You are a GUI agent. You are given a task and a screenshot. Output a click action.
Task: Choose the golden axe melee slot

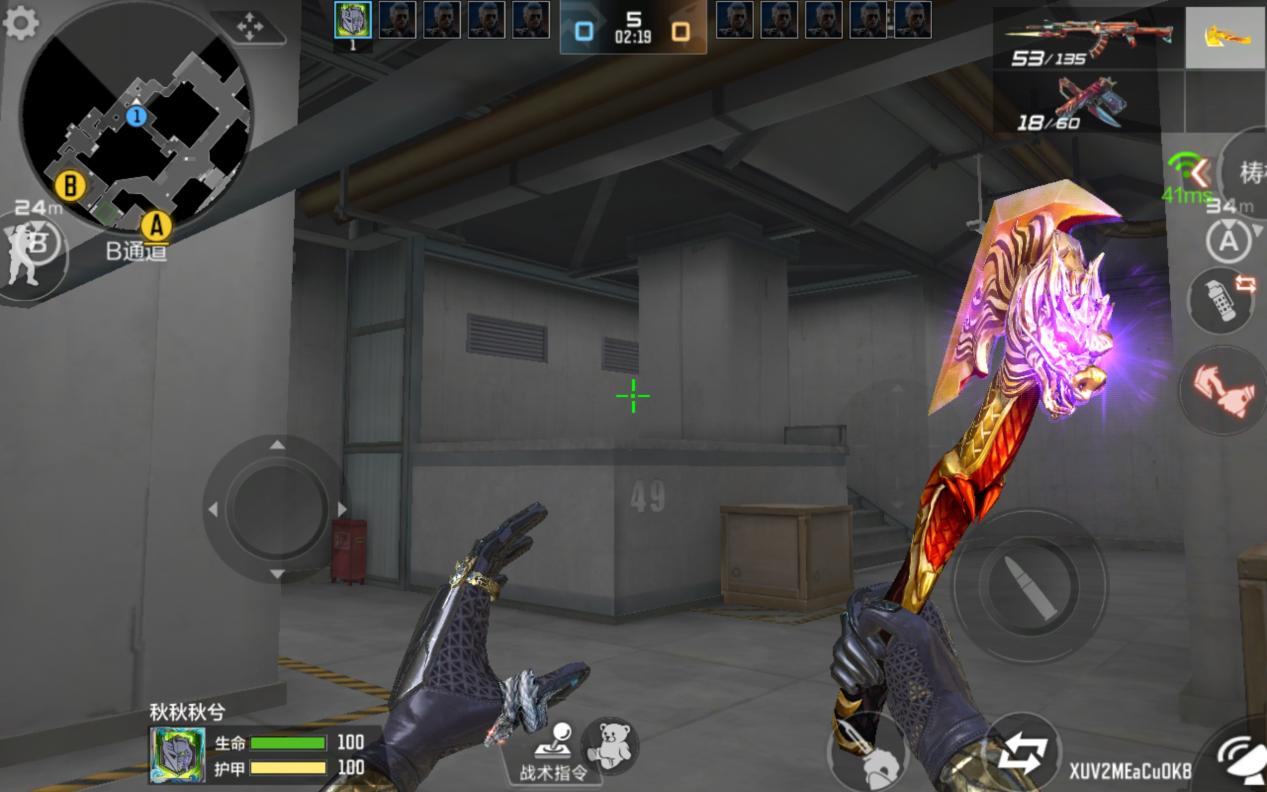[1225, 38]
